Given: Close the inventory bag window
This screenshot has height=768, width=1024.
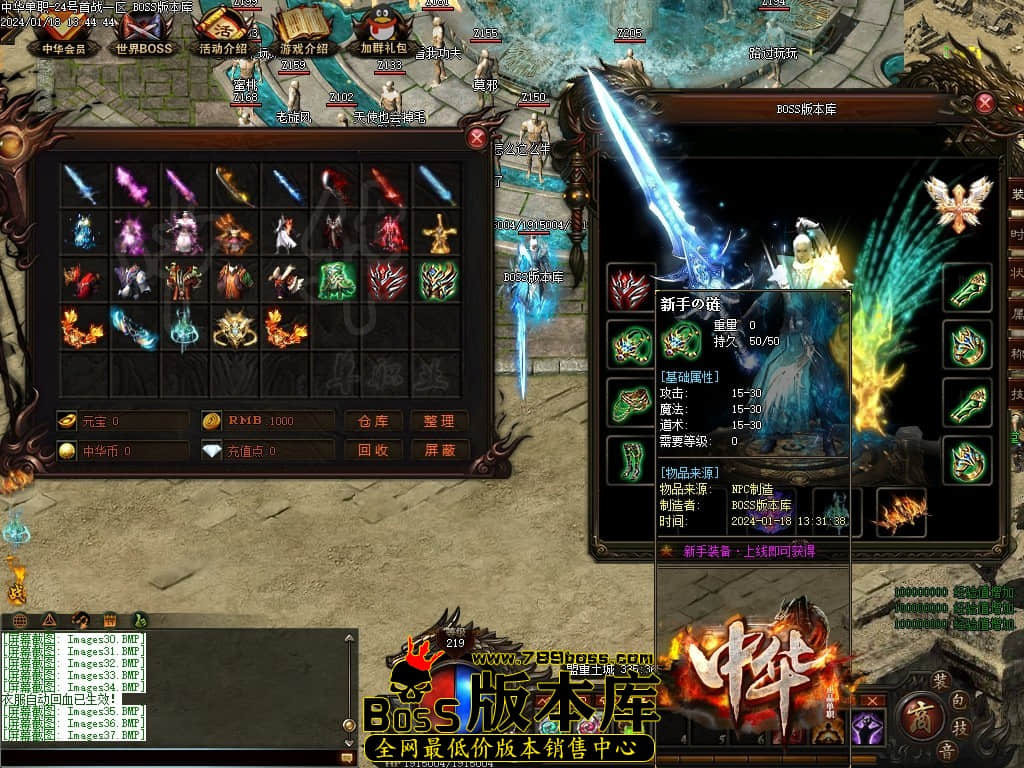Looking at the screenshot, I should (478, 139).
